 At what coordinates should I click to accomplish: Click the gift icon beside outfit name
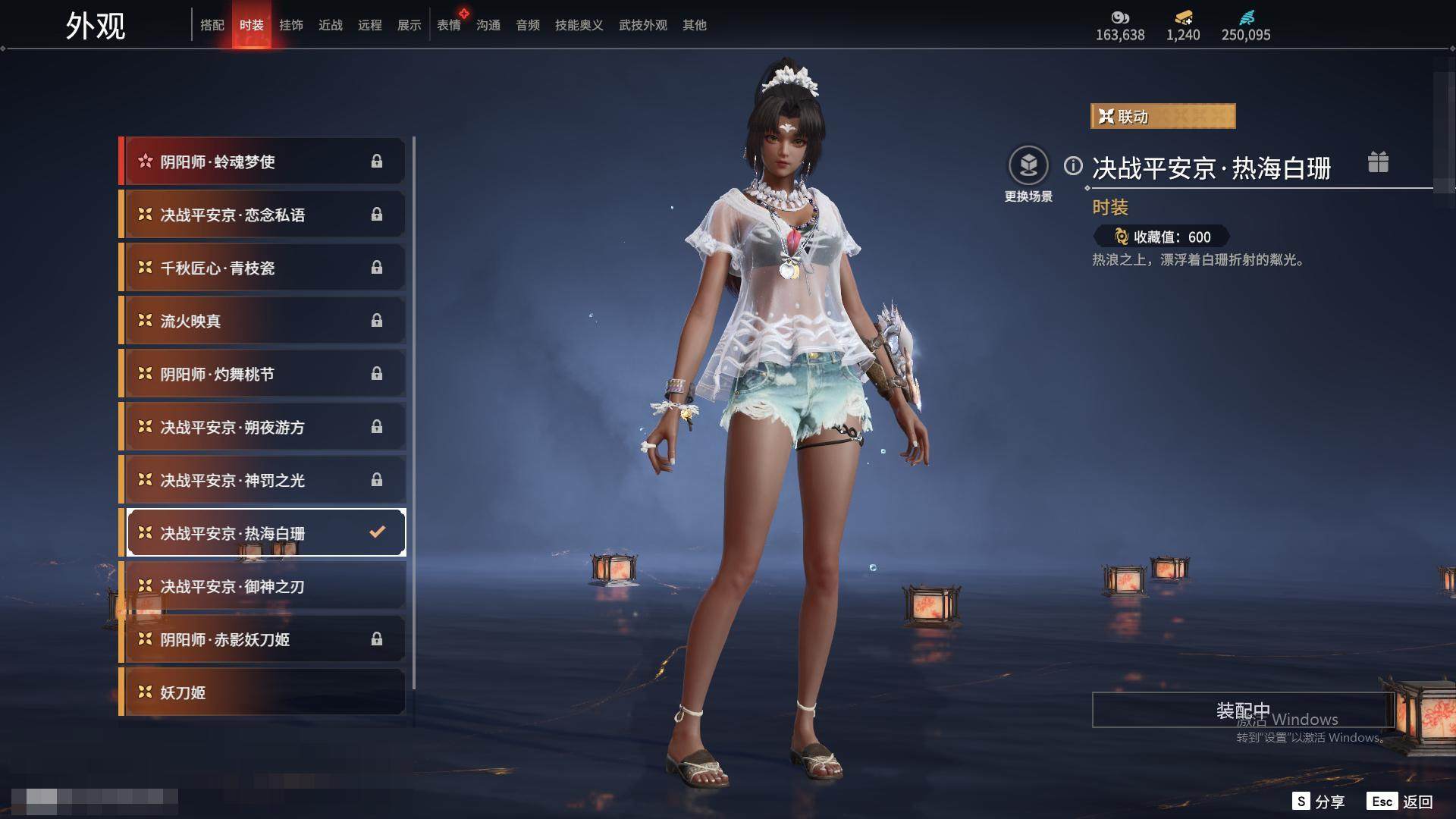(x=1378, y=162)
